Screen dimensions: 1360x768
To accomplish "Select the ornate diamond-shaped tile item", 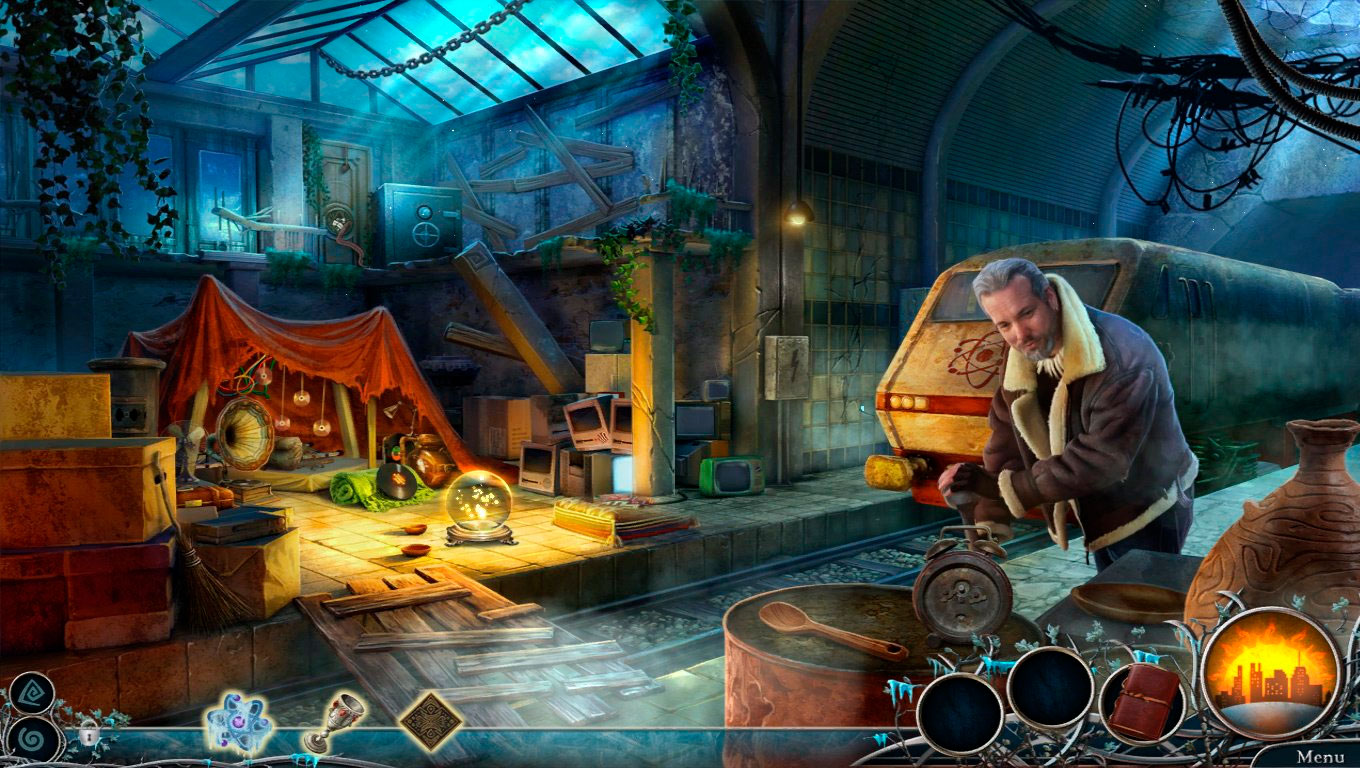I will (430, 718).
